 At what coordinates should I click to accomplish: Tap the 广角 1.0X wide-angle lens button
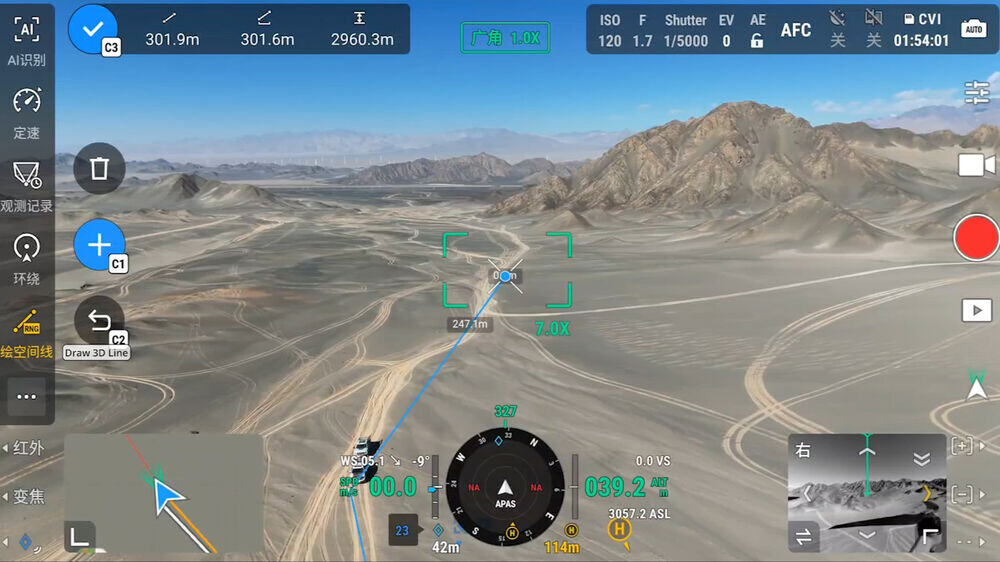tap(505, 38)
